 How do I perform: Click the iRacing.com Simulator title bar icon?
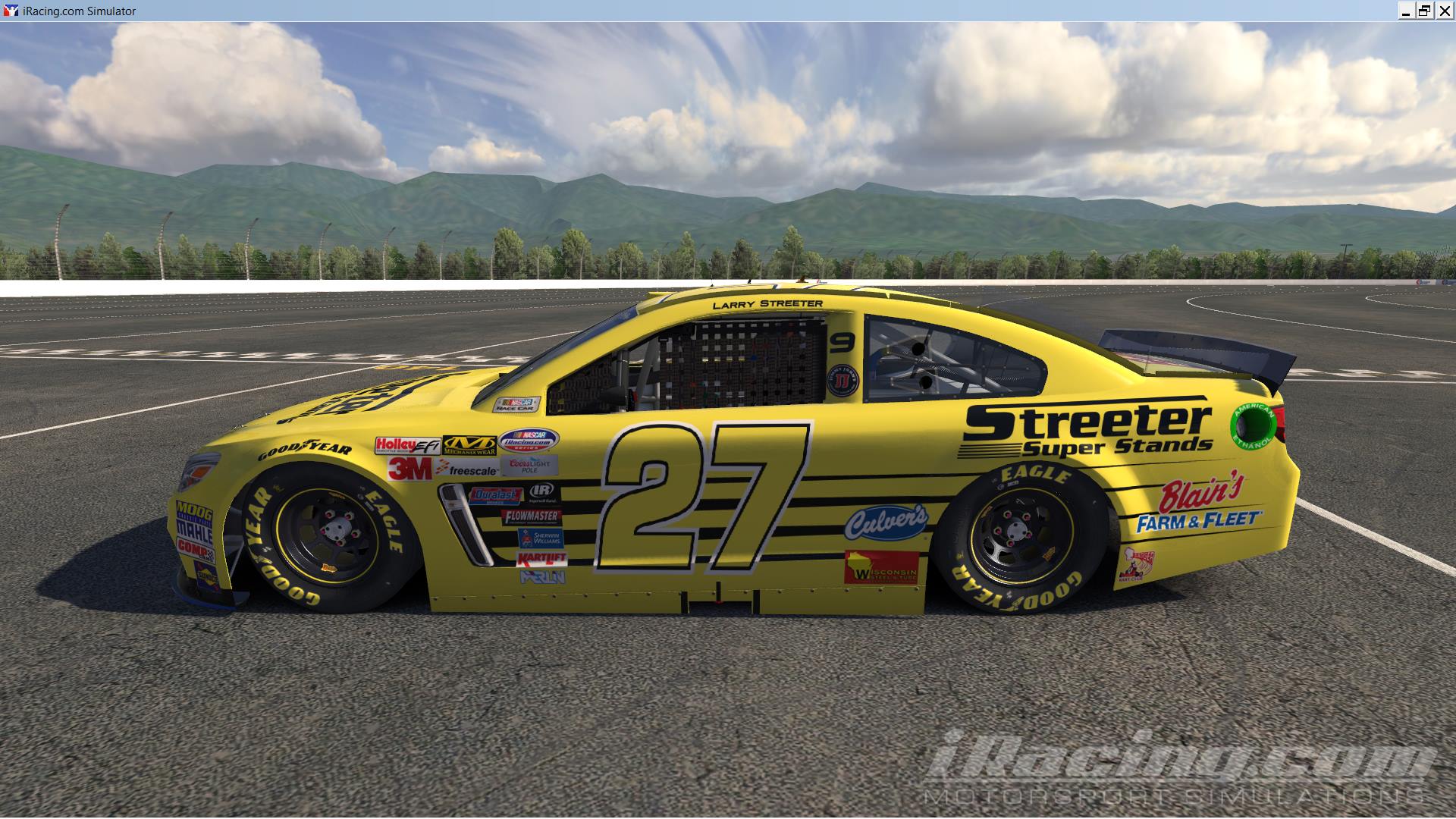[10, 11]
